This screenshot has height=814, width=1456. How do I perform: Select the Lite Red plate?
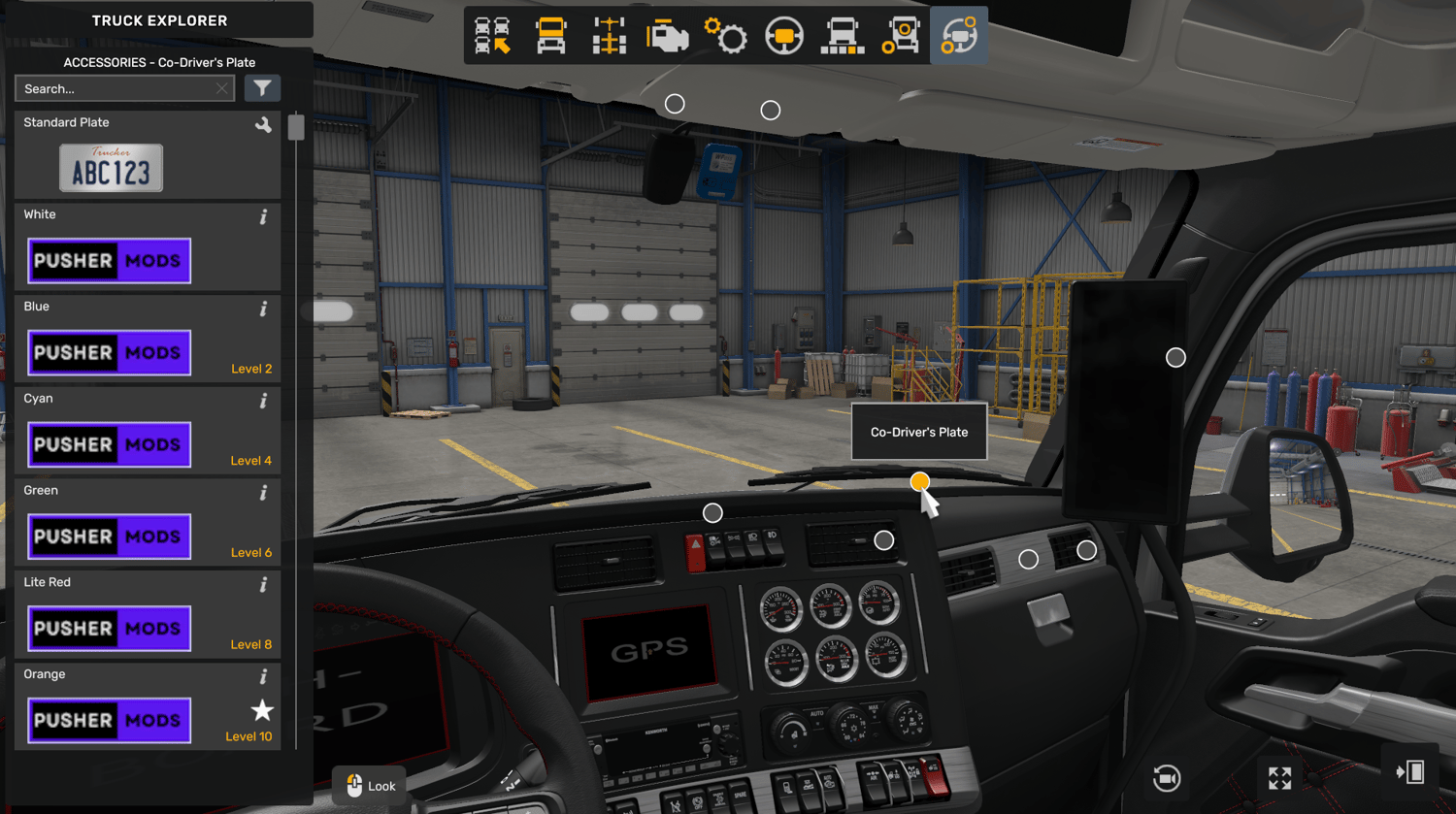click(109, 628)
